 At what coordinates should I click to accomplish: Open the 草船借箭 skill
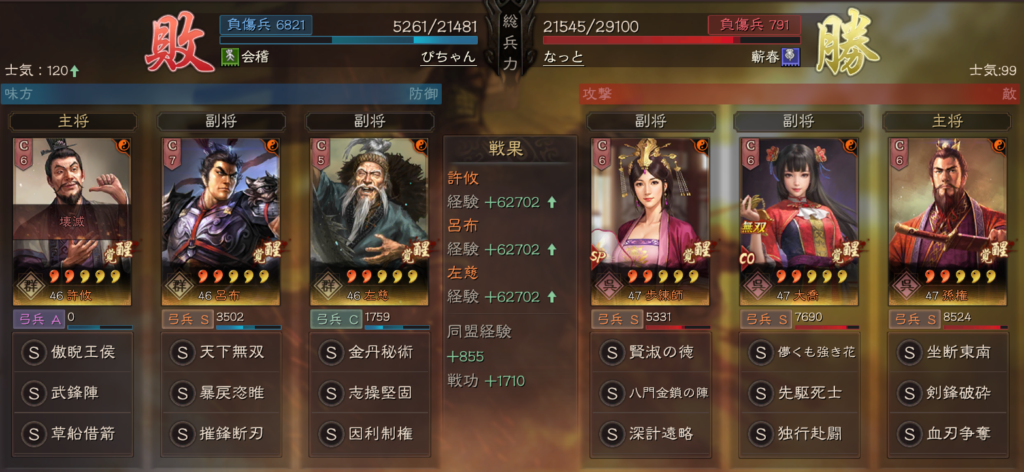pos(72,434)
